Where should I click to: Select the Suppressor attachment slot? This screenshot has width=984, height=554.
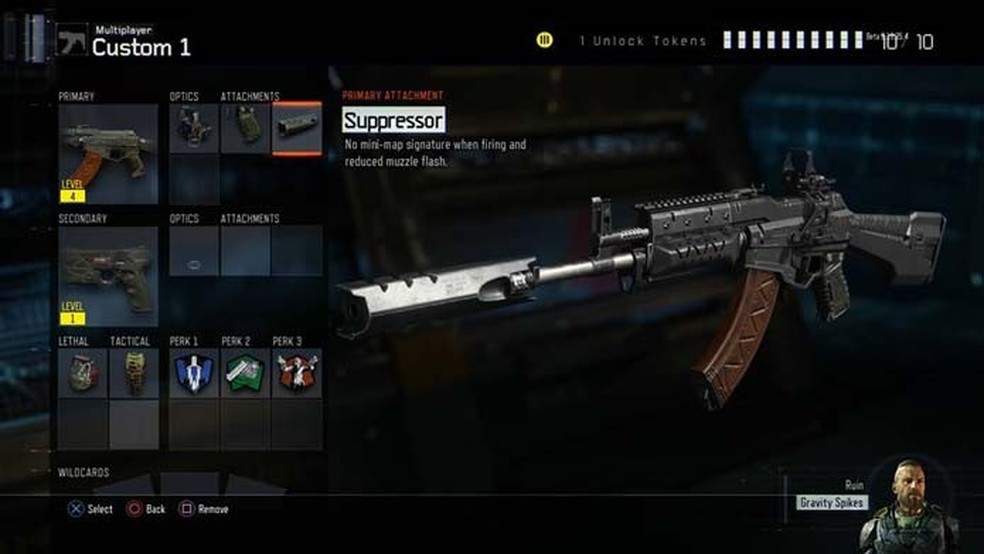297,129
